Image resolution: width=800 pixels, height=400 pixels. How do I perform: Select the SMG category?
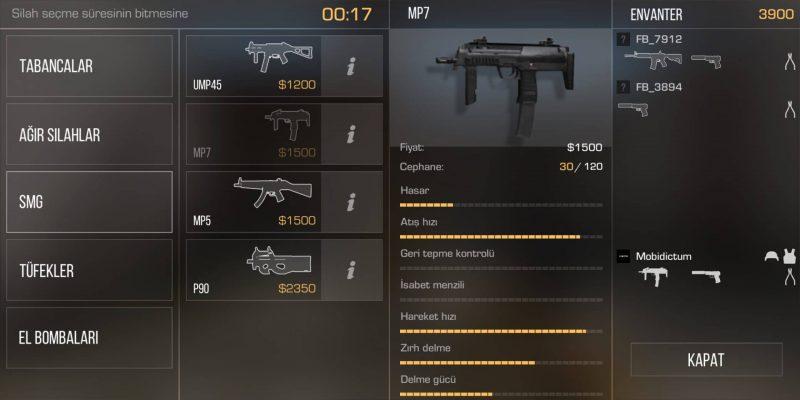coord(88,202)
